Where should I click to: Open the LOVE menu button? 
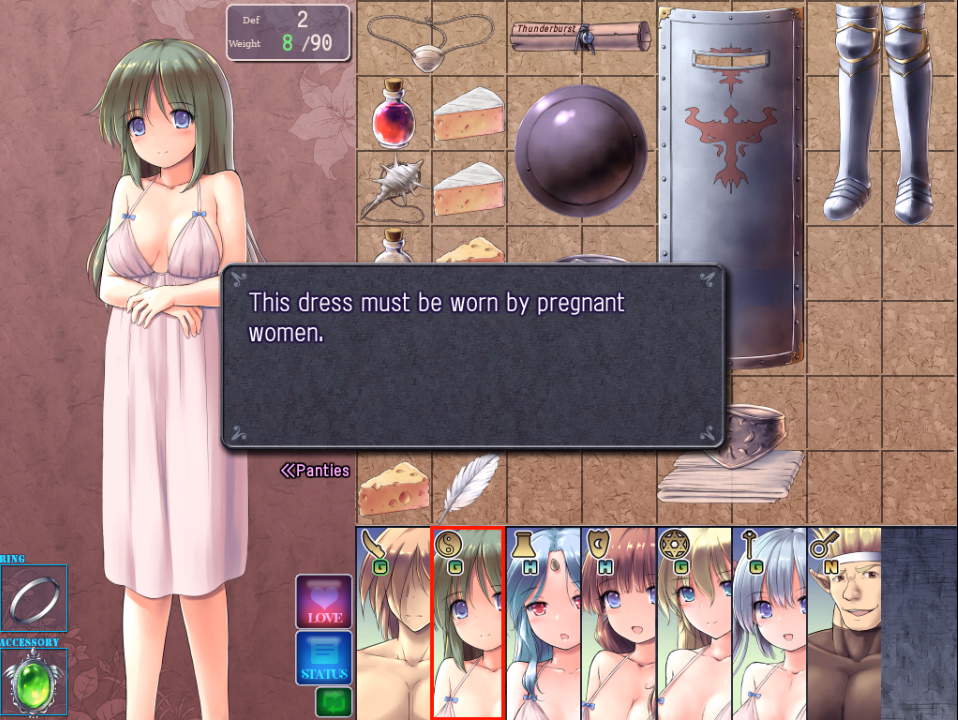click(324, 601)
